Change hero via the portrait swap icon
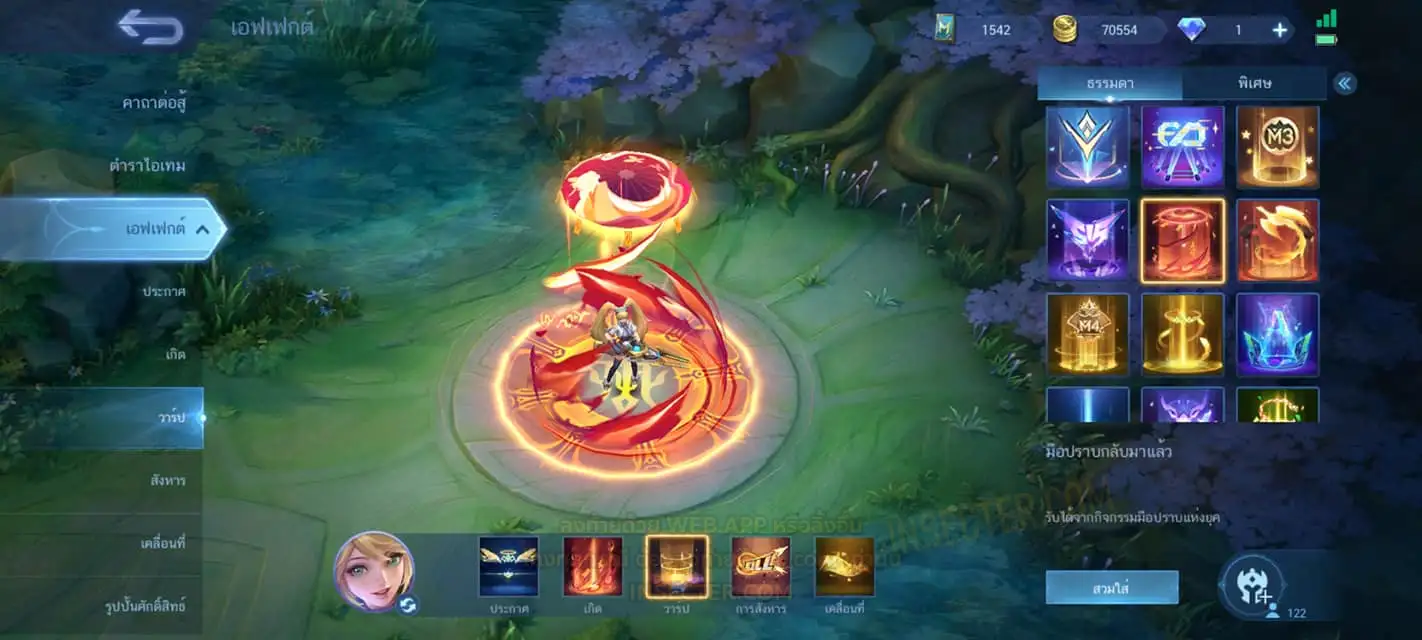Viewport: 1422px width, 640px height. [408, 604]
